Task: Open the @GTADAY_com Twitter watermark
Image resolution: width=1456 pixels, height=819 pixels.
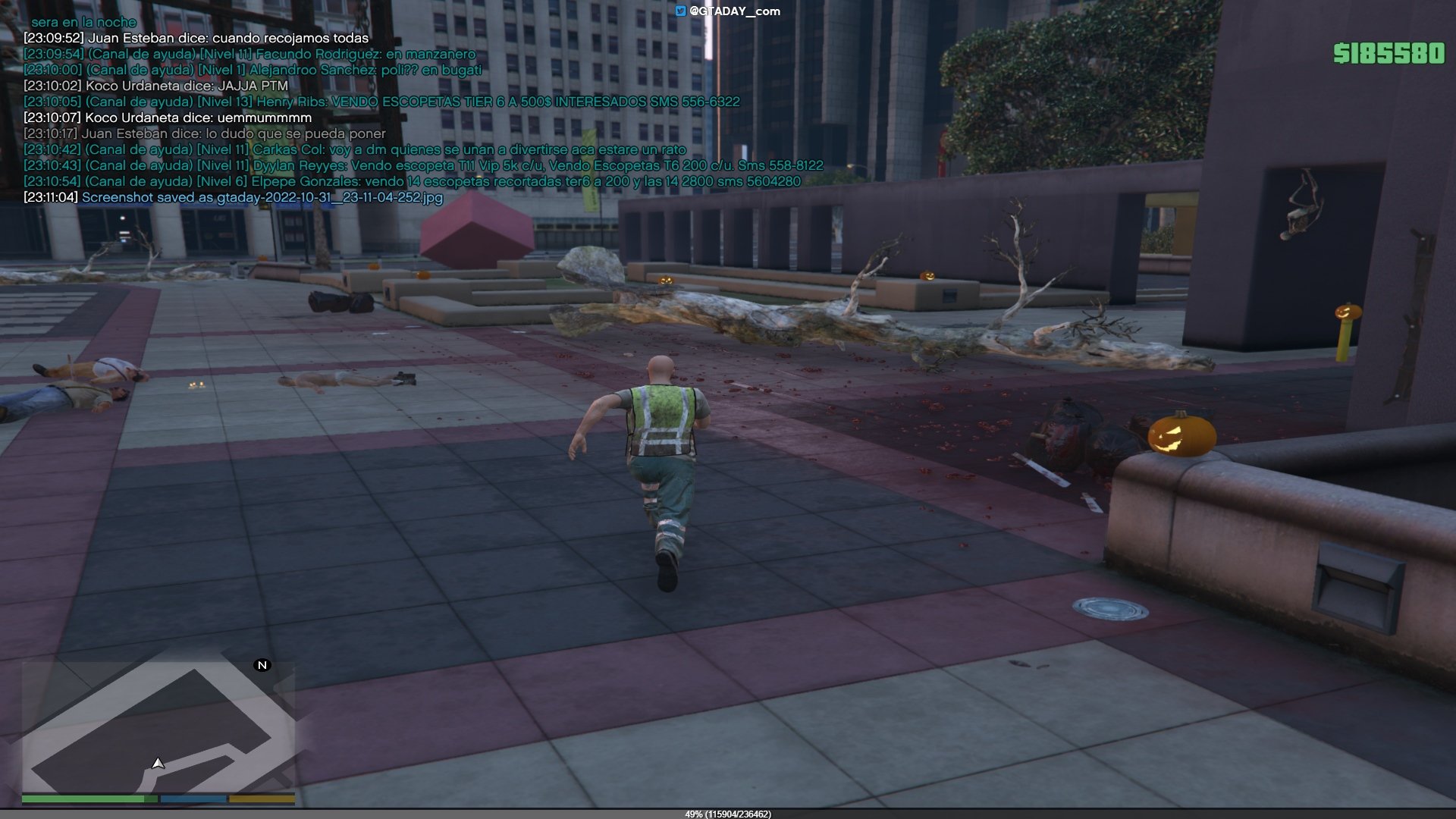Action: pyautogui.click(x=728, y=11)
